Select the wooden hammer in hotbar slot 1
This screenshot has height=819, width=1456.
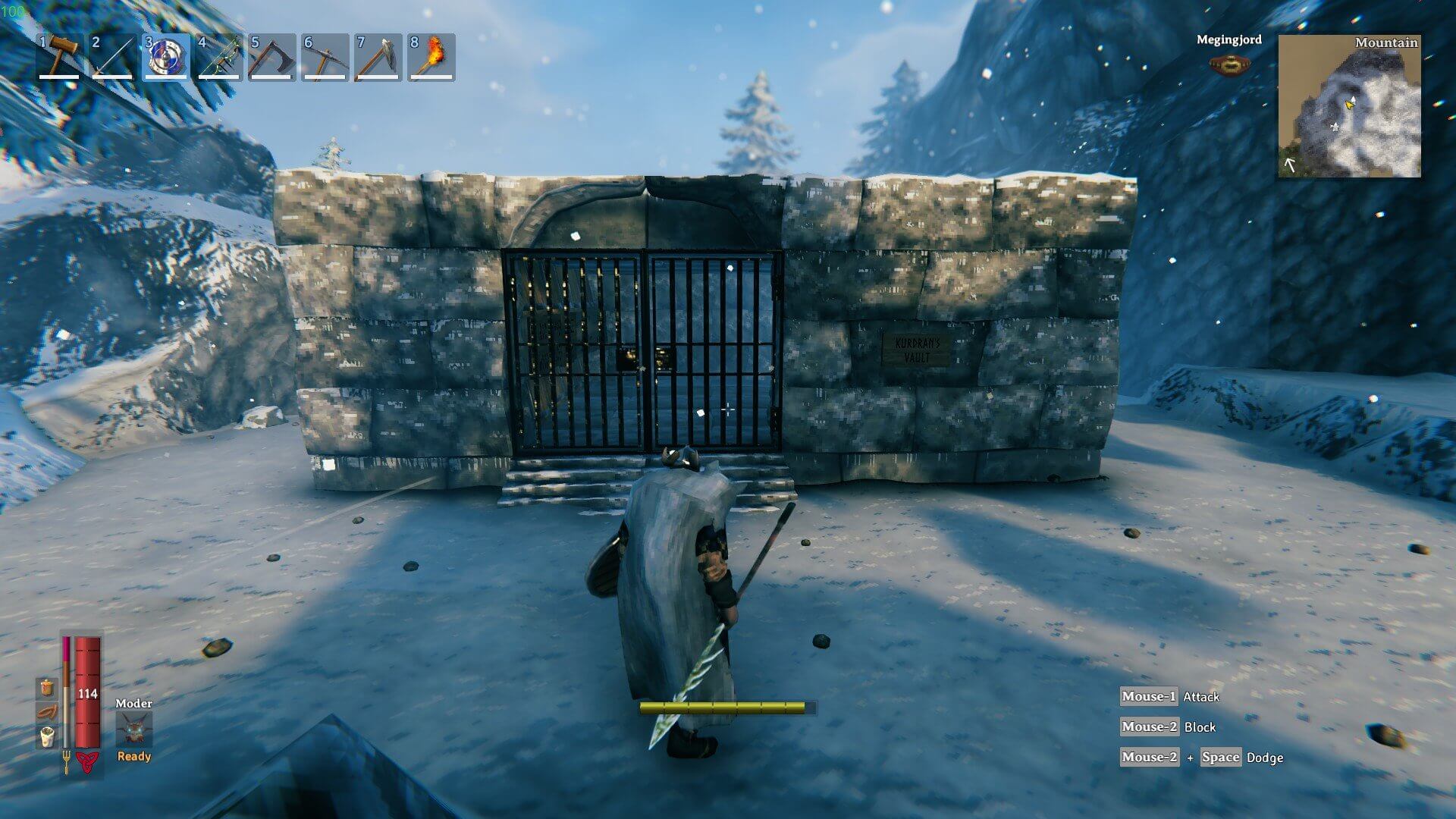pos(60,57)
